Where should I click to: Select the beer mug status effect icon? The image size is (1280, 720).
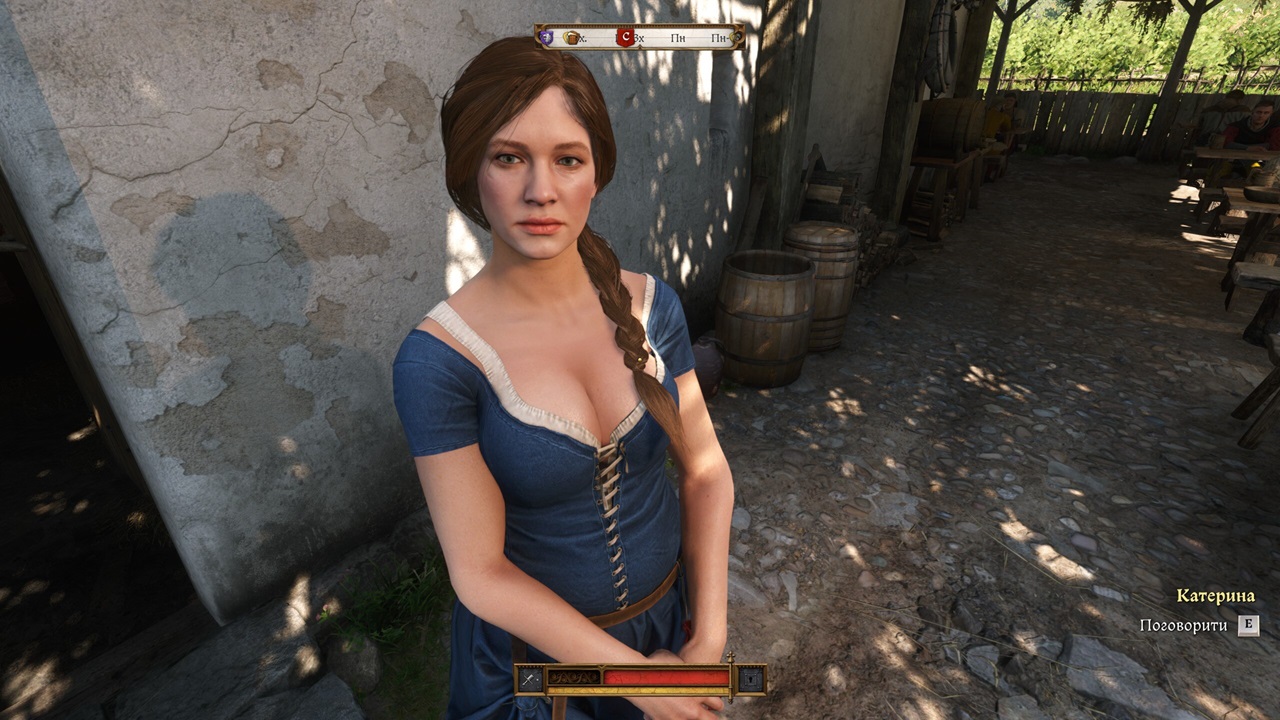click(573, 38)
